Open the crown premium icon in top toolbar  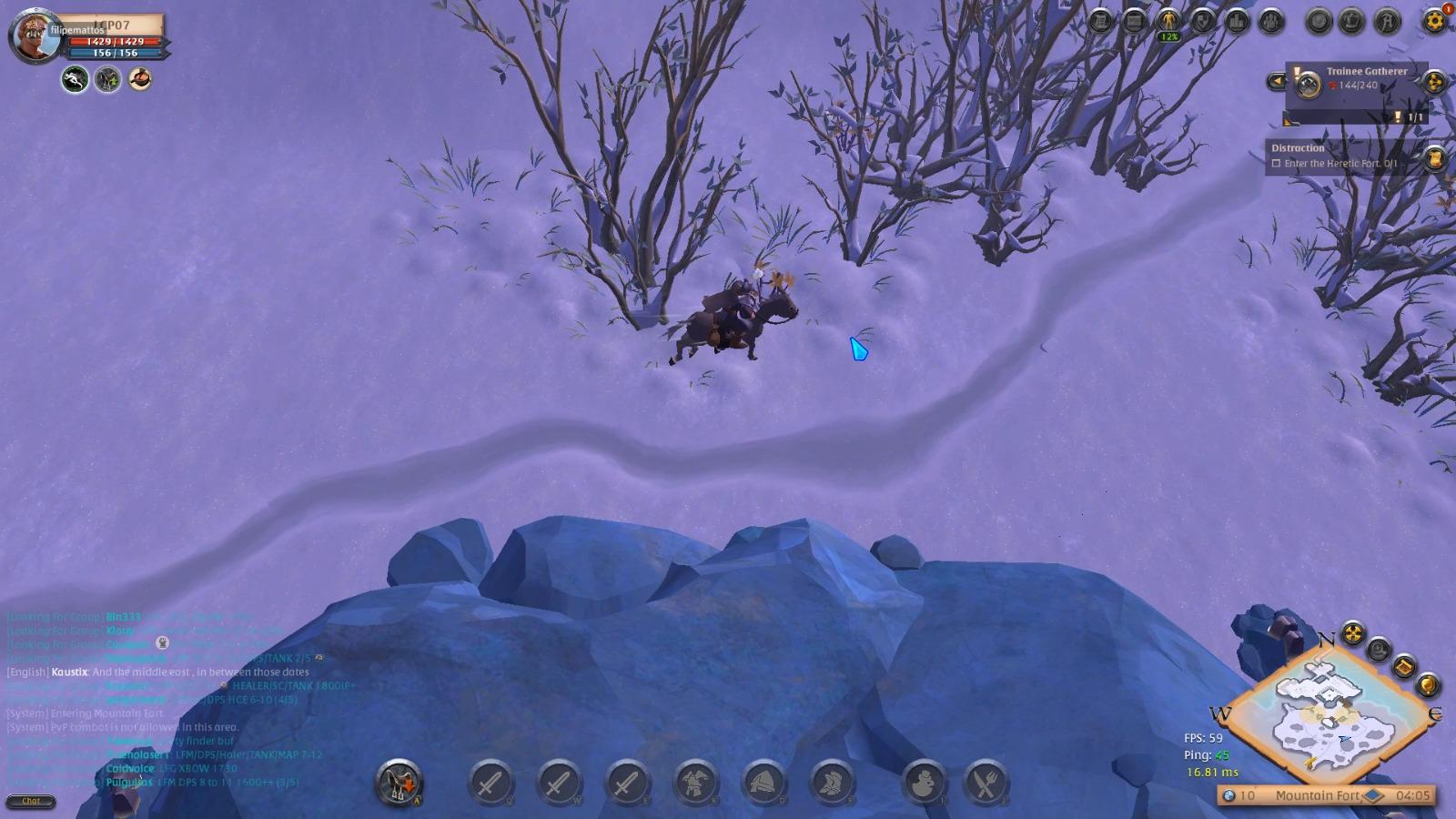tap(1350, 21)
